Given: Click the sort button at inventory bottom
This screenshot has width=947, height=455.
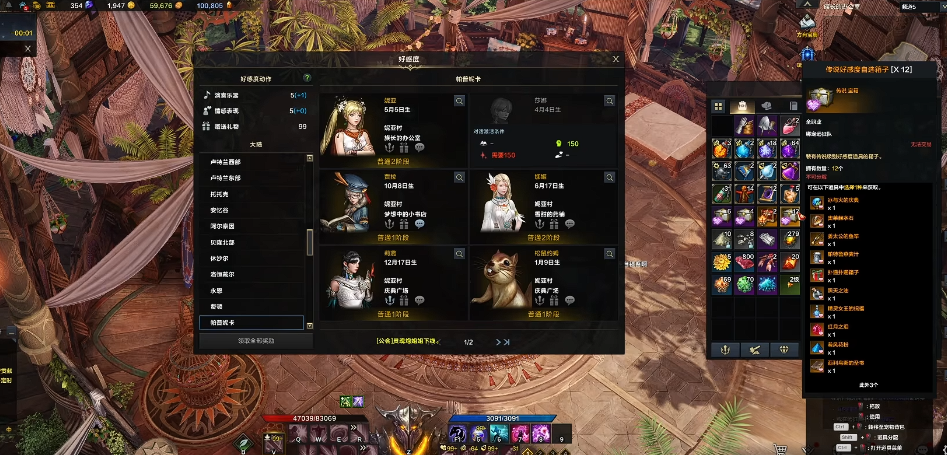Looking at the screenshot, I should click(751, 349).
